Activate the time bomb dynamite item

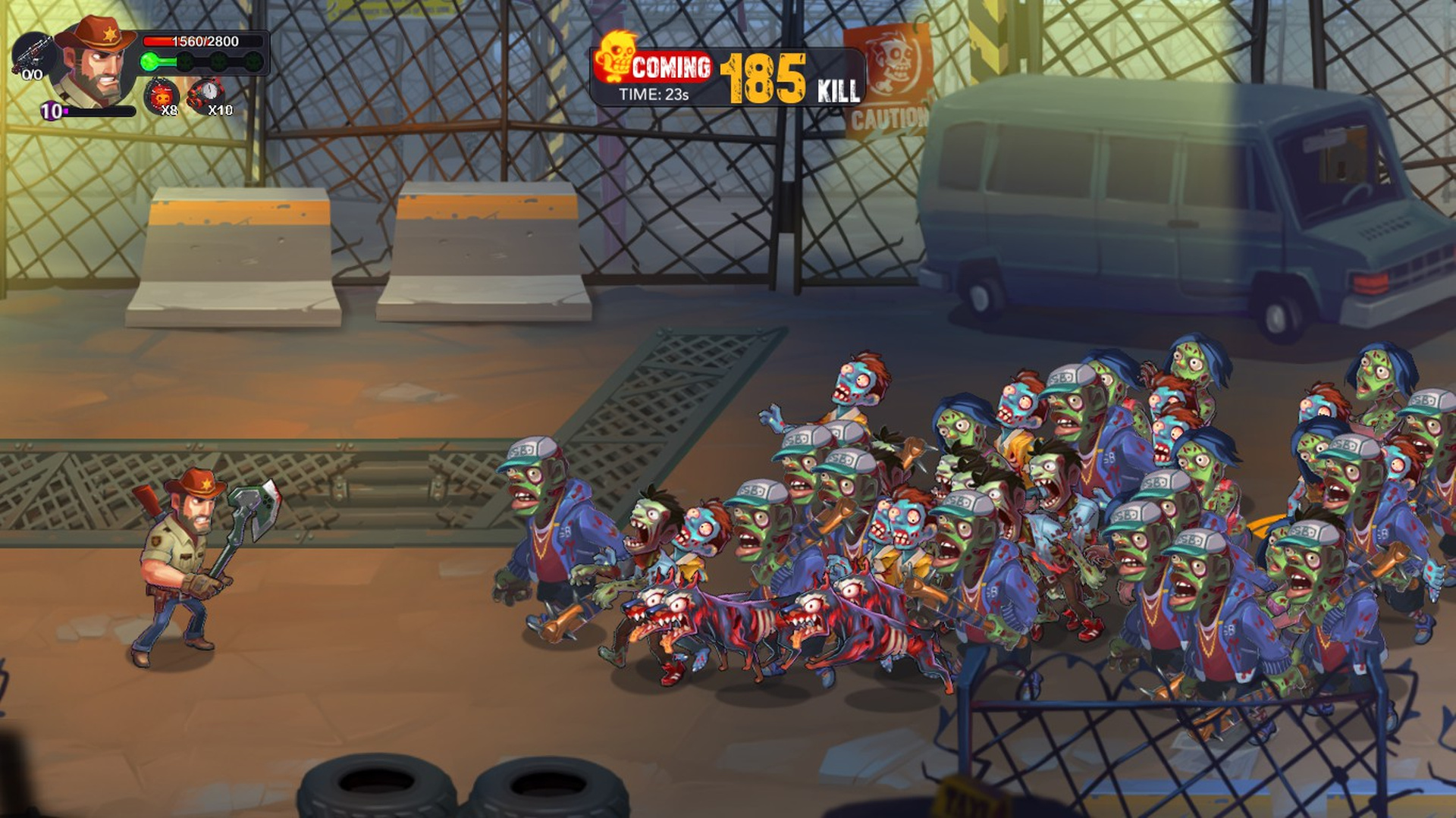pyautogui.click(x=205, y=96)
